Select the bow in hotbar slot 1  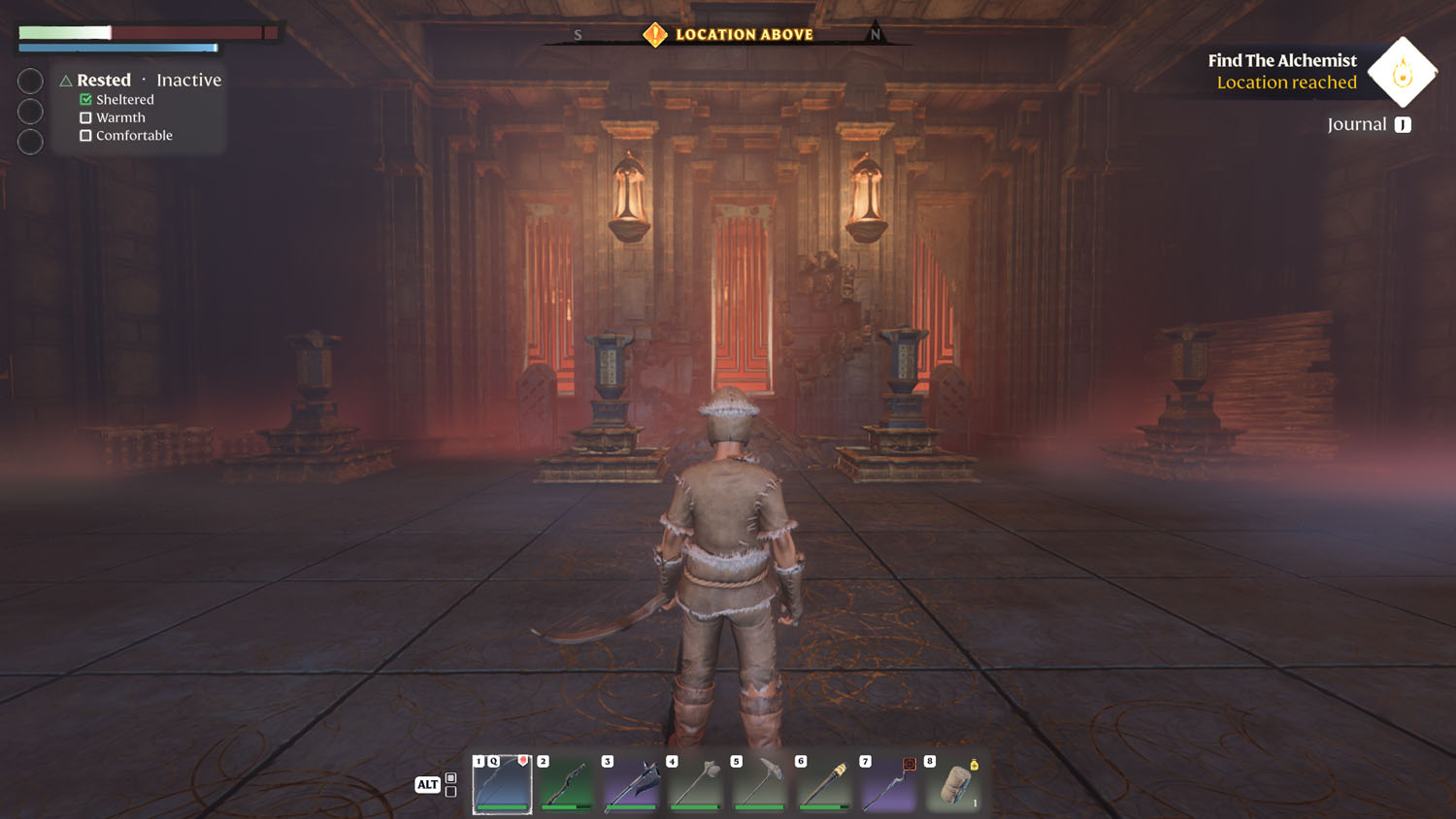click(x=502, y=784)
